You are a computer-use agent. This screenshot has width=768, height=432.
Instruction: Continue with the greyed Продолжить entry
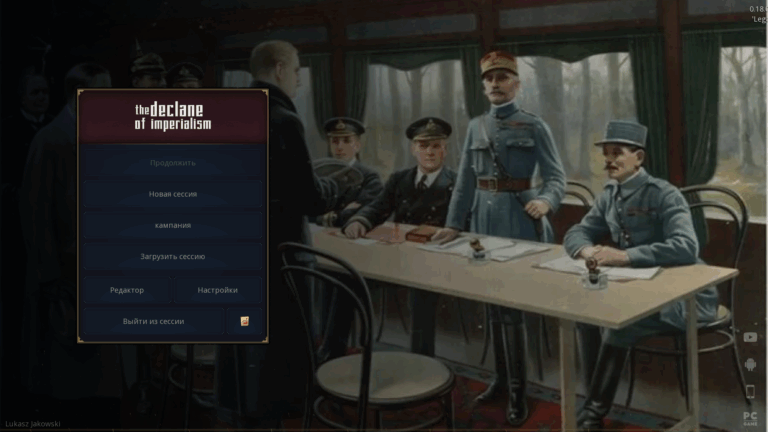pyautogui.click(x=172, y=162)
